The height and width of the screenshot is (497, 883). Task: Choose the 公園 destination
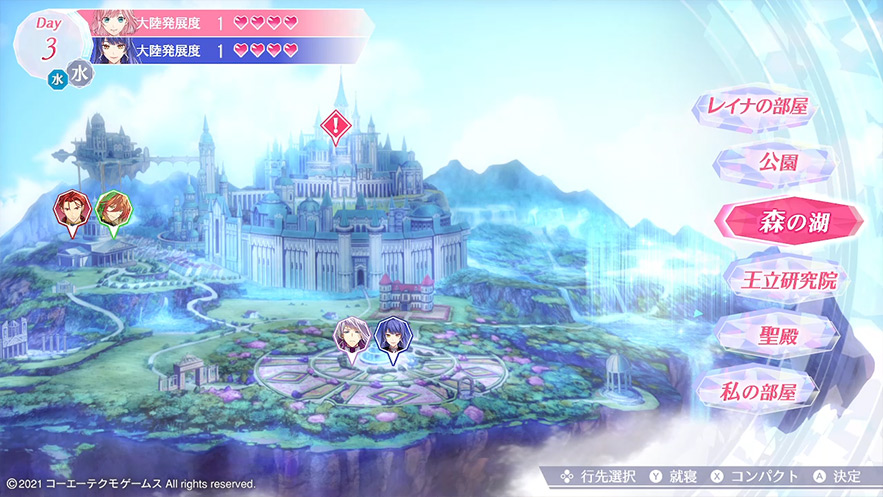778,163
